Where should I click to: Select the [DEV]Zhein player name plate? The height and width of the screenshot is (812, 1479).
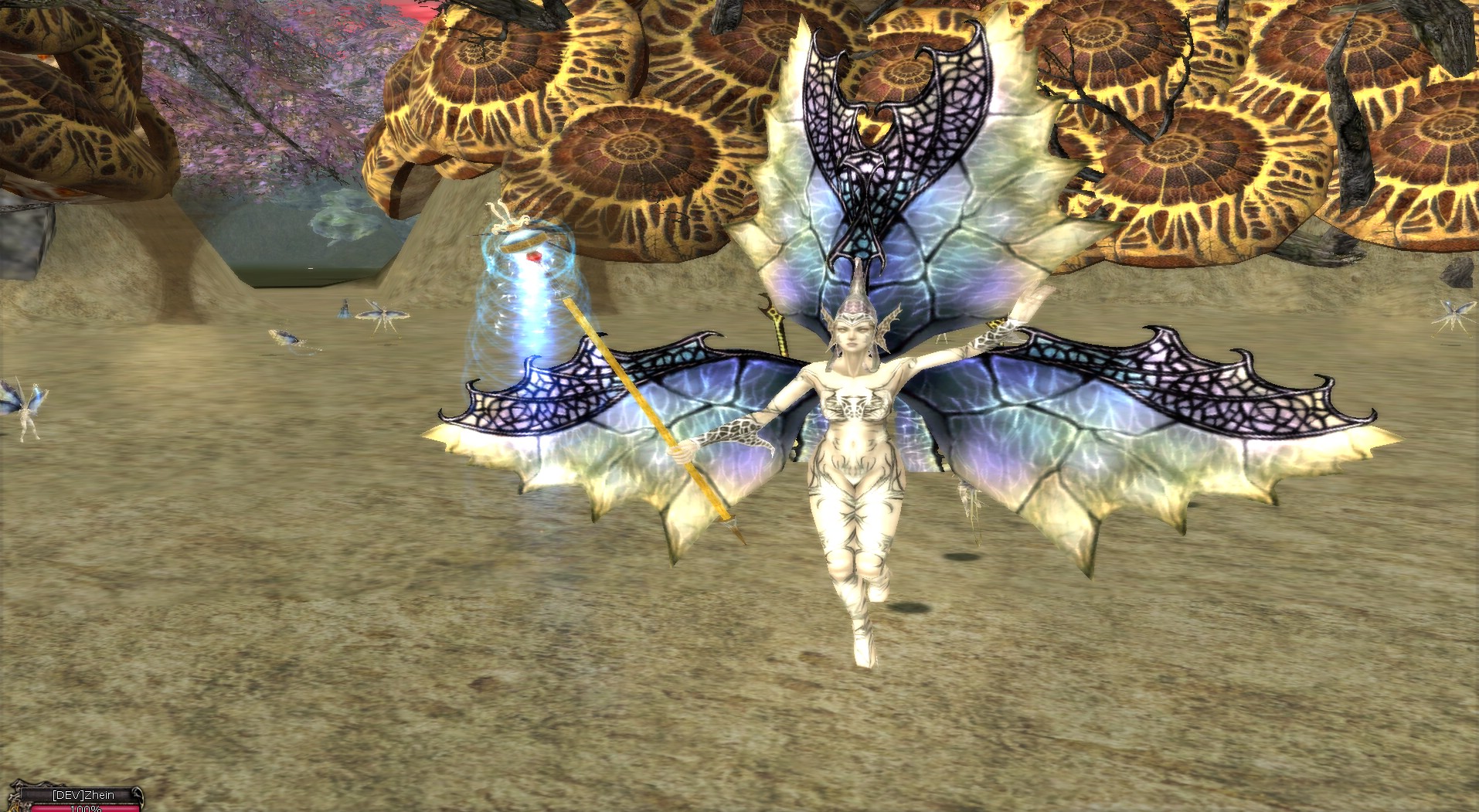(83, 795)
